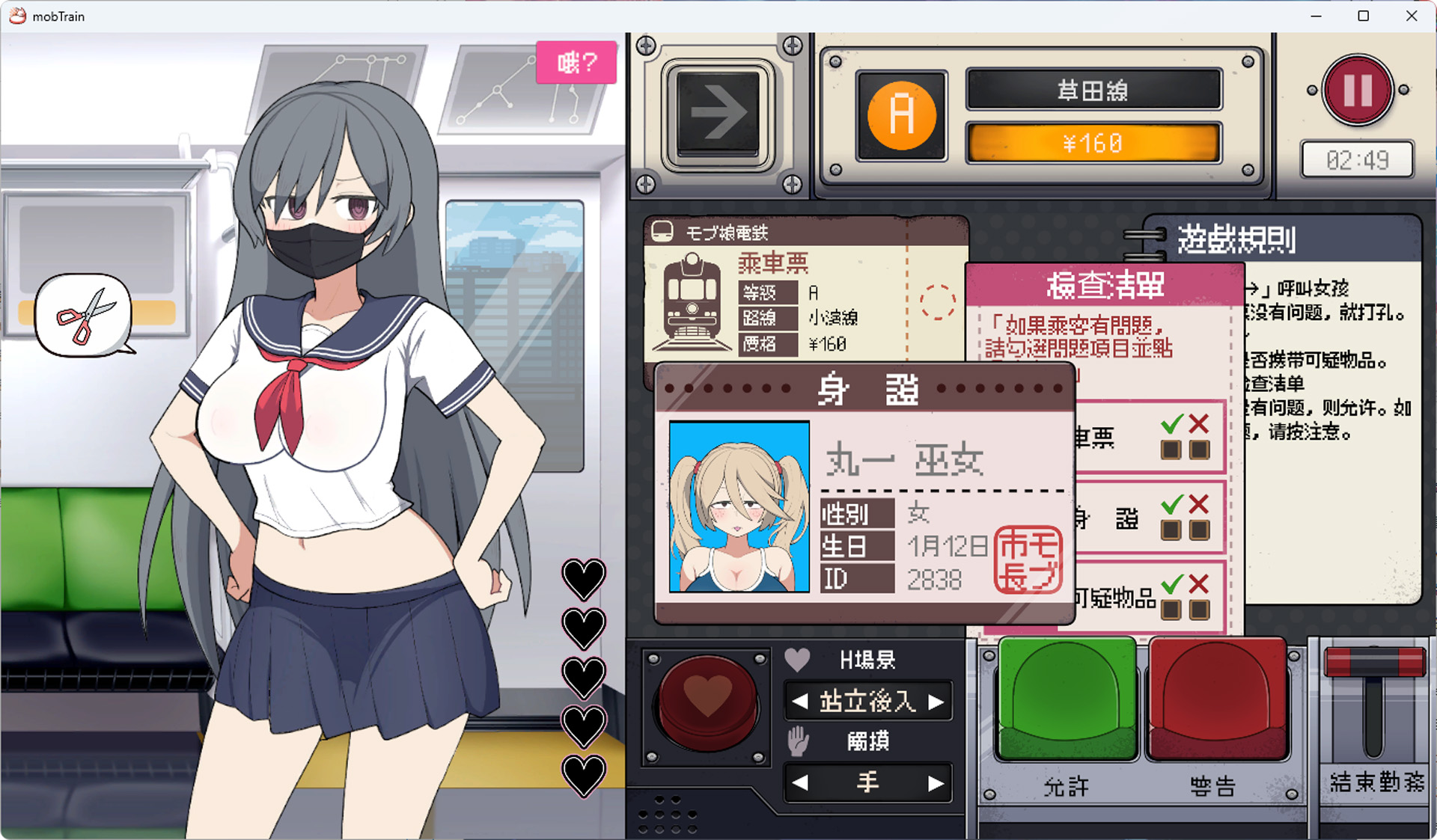The width and height of the screenshot is (1437, 840).
Task: Check the fail box for 可疑物品
Action: tap(1199, 610)
